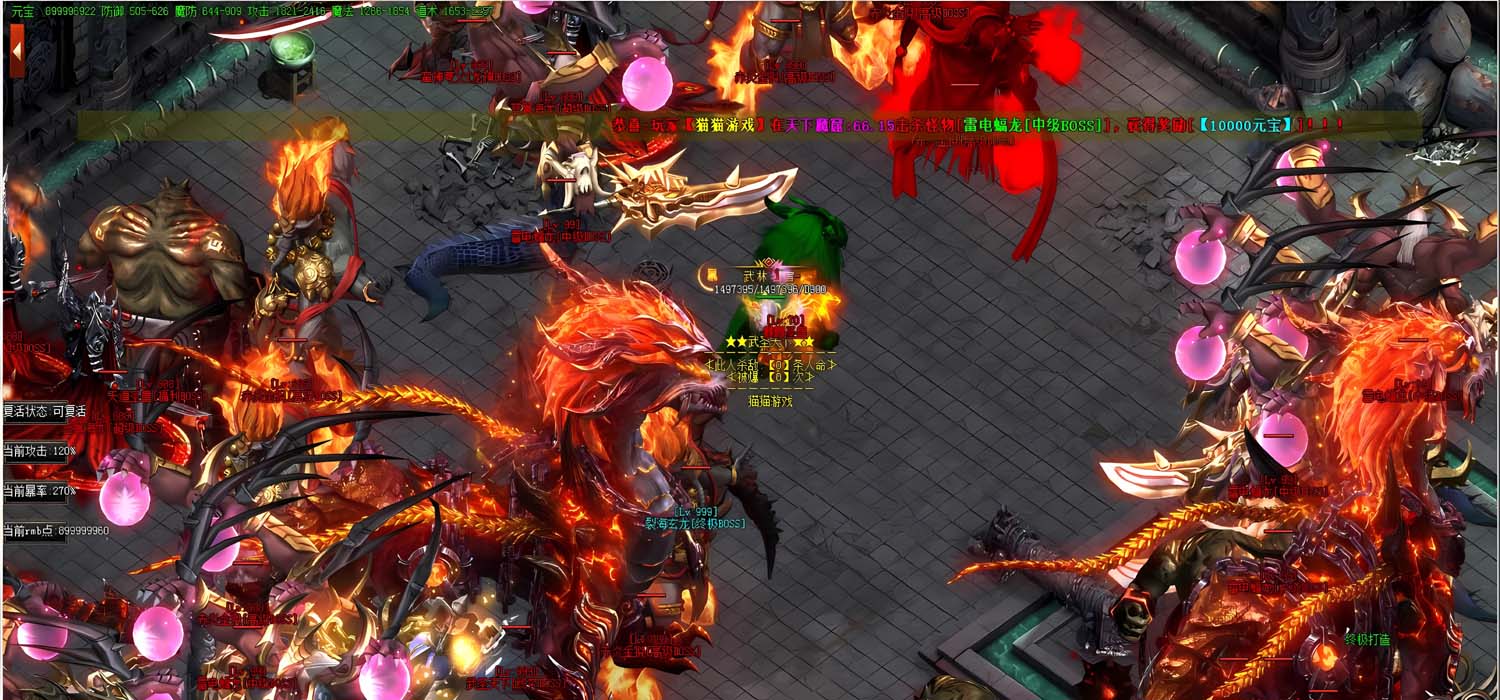Click the orange left-arrow panel toggle

(16, 49)
